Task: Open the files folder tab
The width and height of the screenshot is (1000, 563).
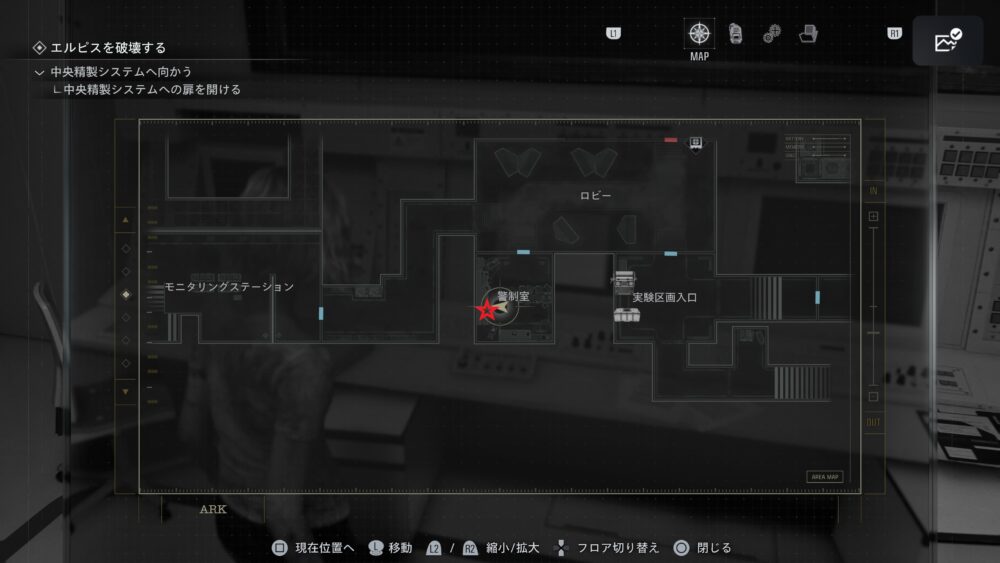Action: [808, 34]
